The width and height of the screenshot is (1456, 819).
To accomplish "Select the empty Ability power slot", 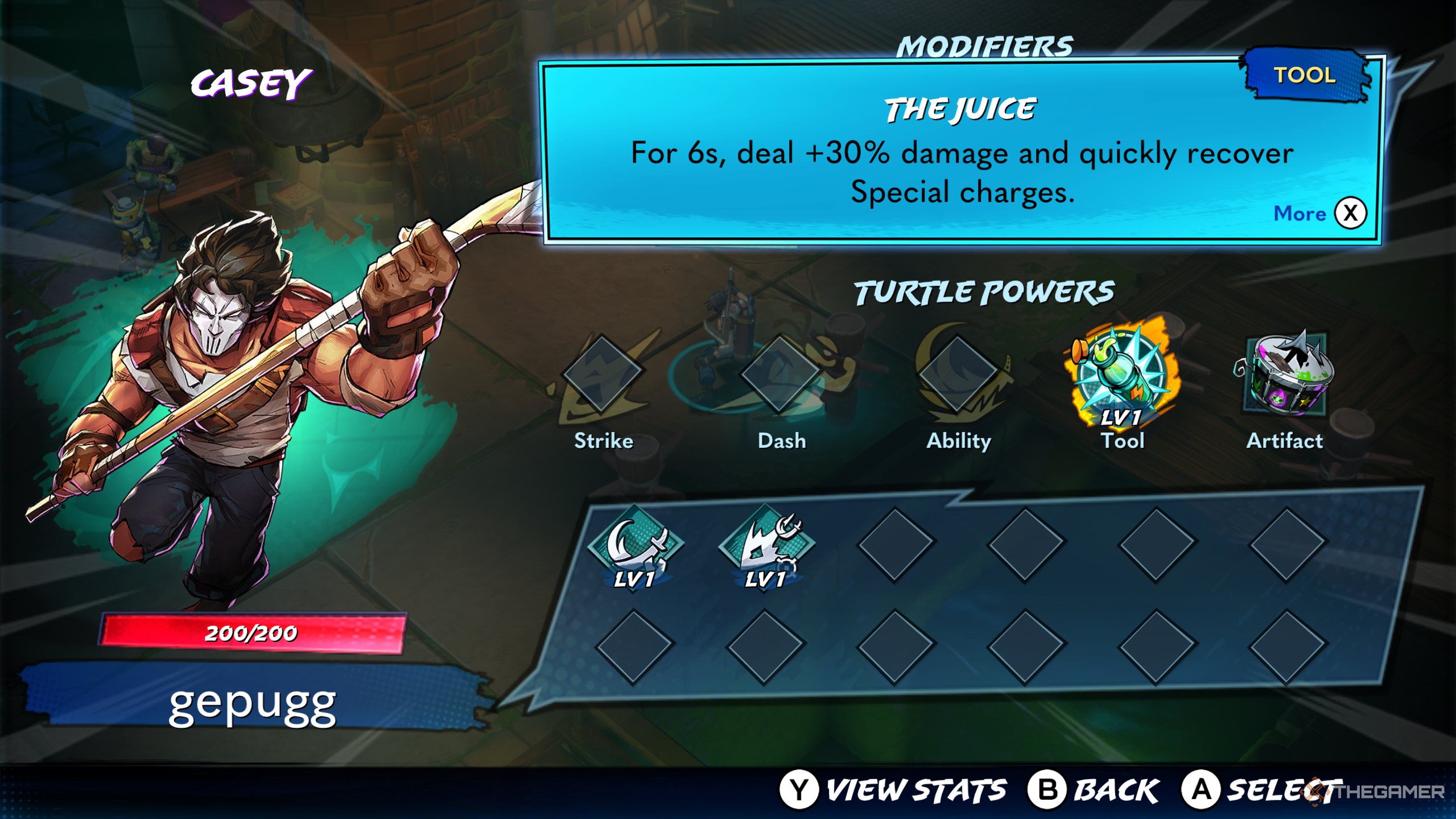I will 958,373.
